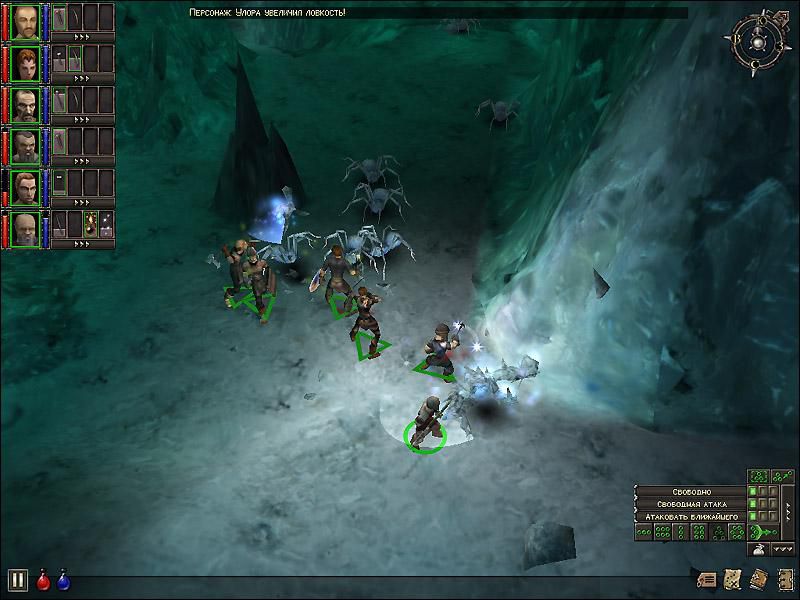The height and width of the screenshot is (600, 800).
Task: Choose the Свободная атака attack order
Action: pyautogui.click(x=690, y=504)
